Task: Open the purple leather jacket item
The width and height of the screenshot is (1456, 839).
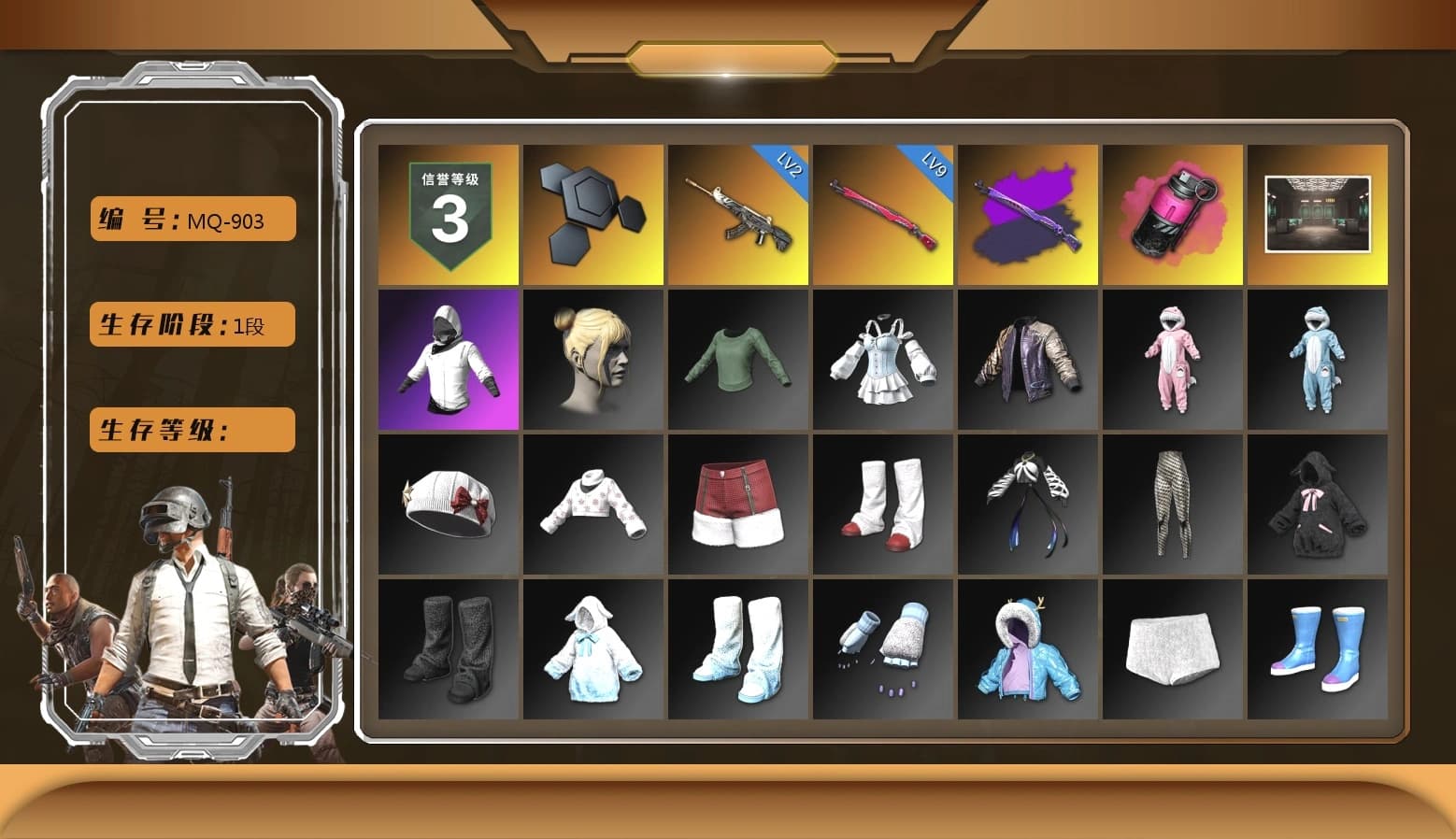Action: click(1026, 360)
